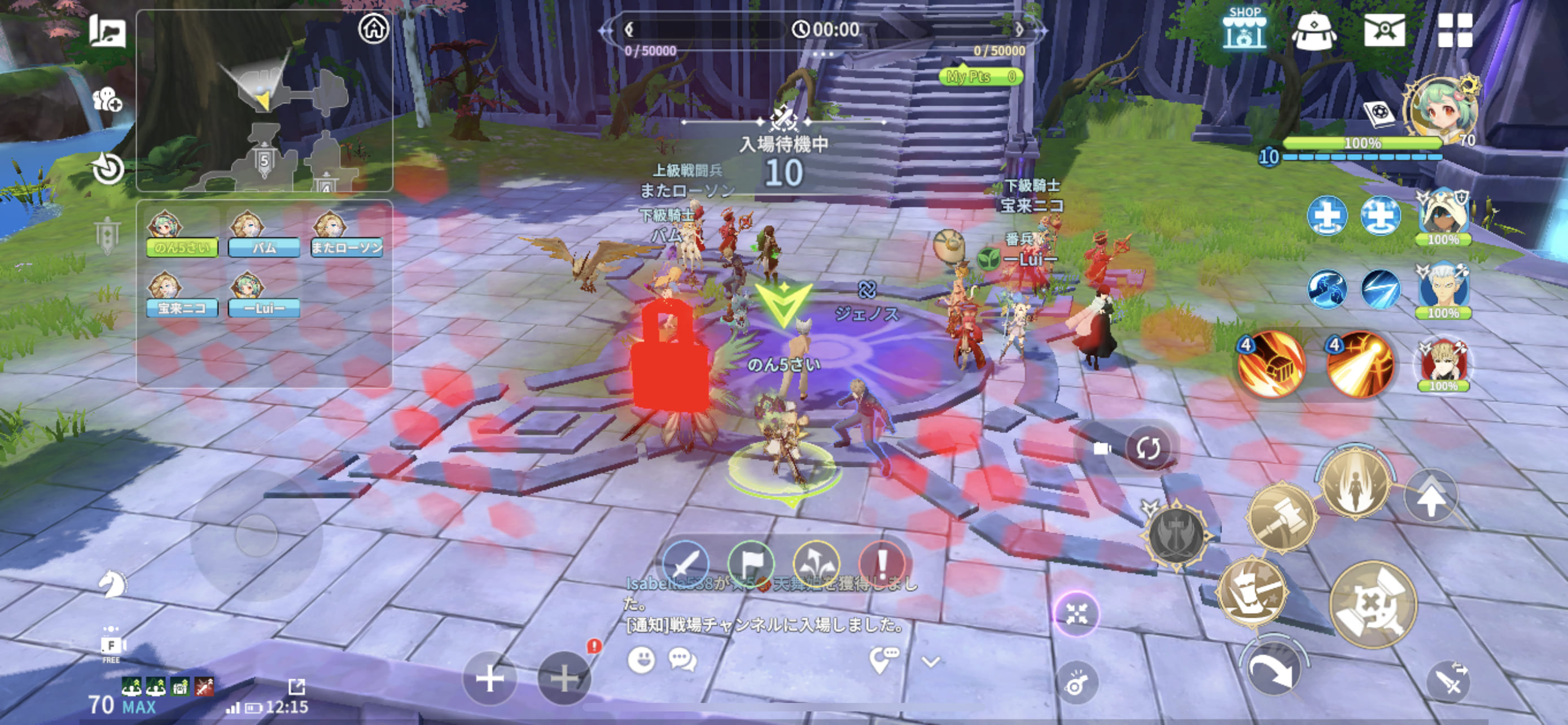The image size is (1568, 725).
Task: Open the mail envelope icon
Action: (x=1384, y=30)
